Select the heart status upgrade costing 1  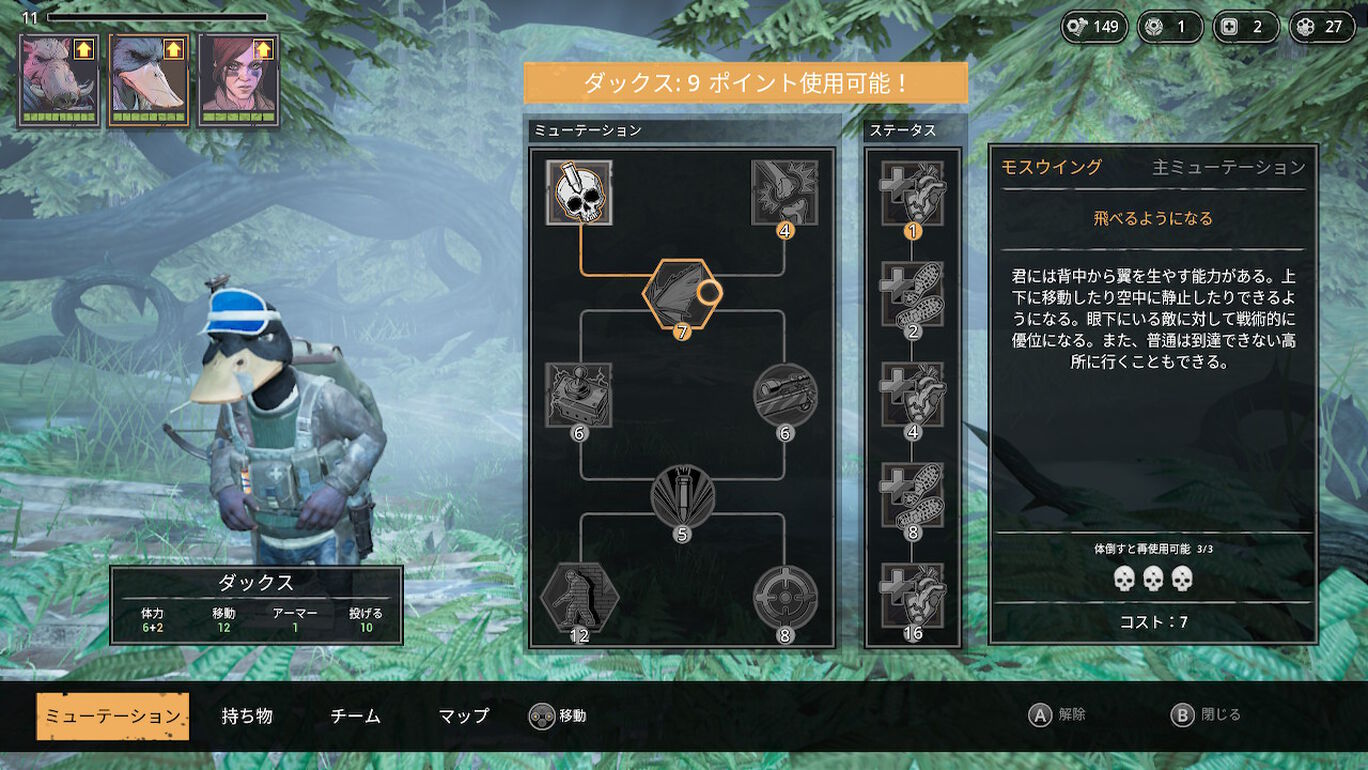tap(912, 193)
